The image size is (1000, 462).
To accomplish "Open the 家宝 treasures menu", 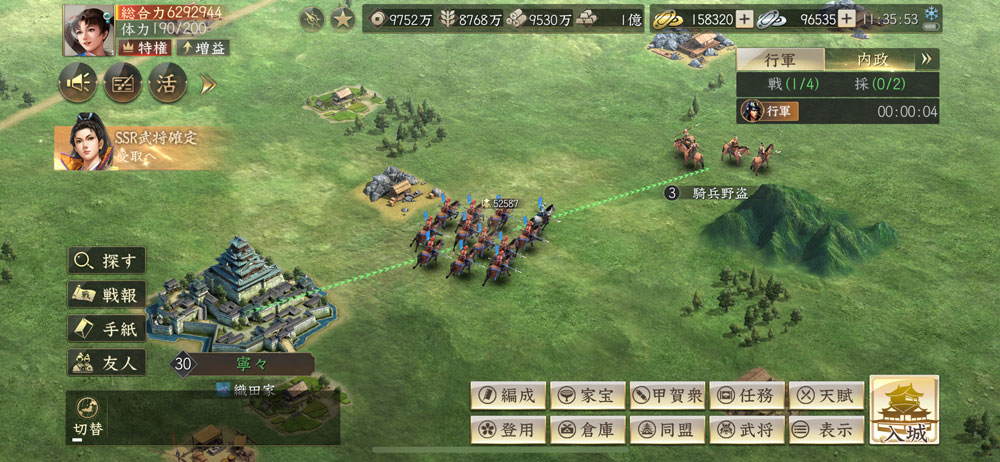I will tap(587, 395).
